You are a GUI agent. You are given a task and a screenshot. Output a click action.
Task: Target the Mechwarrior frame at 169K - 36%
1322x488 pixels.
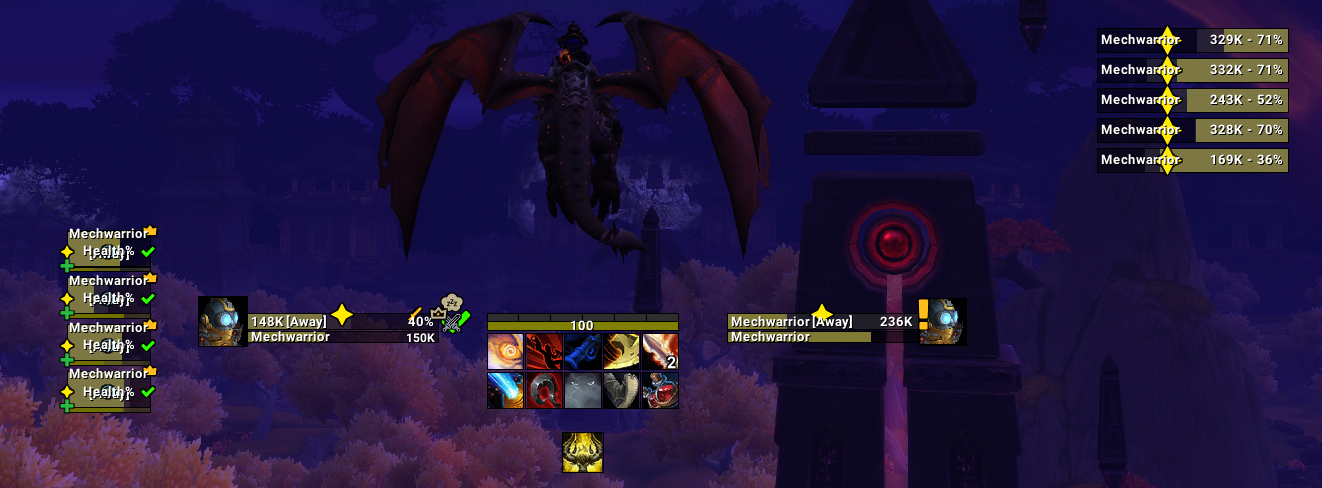click(1192, 160)
